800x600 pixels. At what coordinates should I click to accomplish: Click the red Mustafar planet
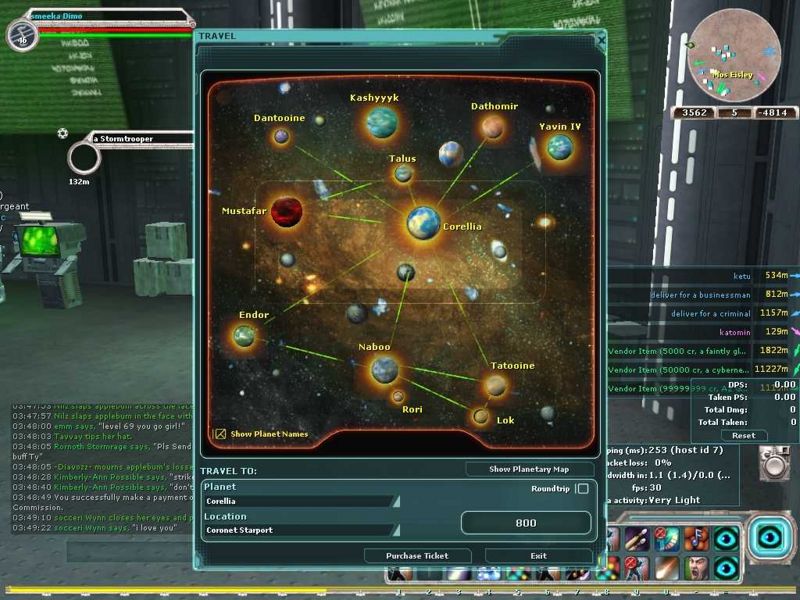pyautogui.click(x=287, y=211)
